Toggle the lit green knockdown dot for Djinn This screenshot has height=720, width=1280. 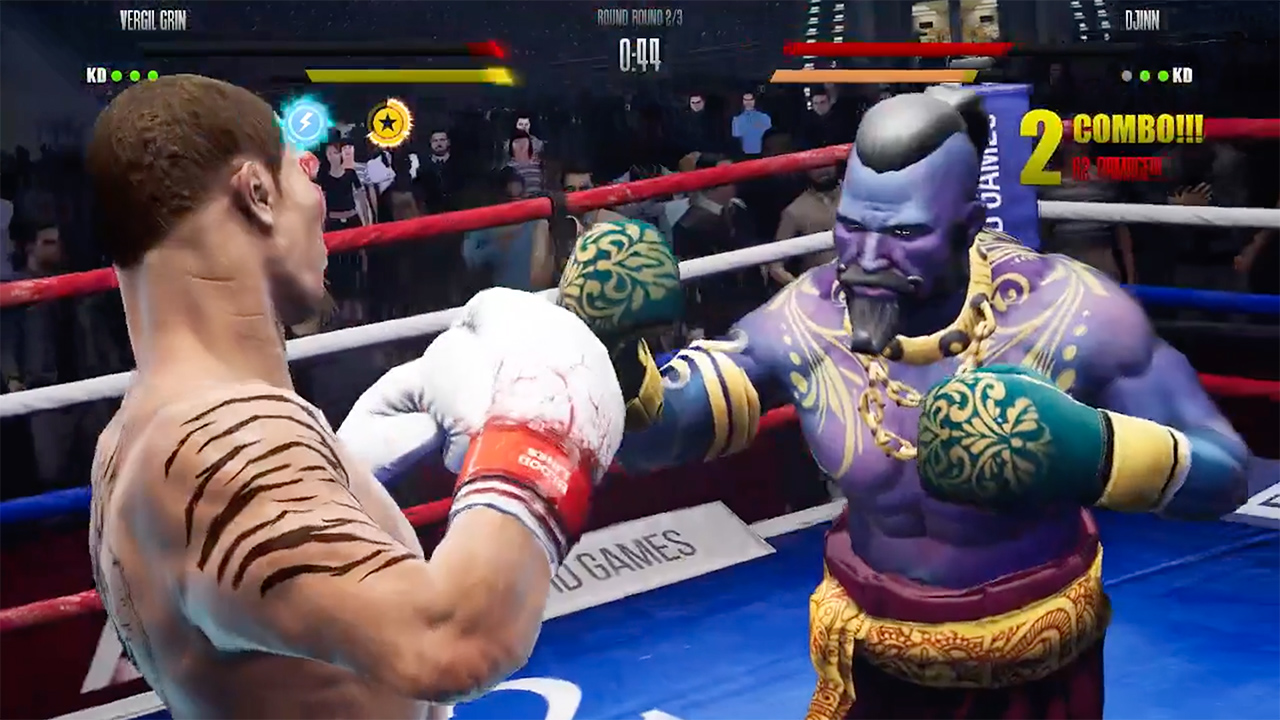click(1146, 75)
